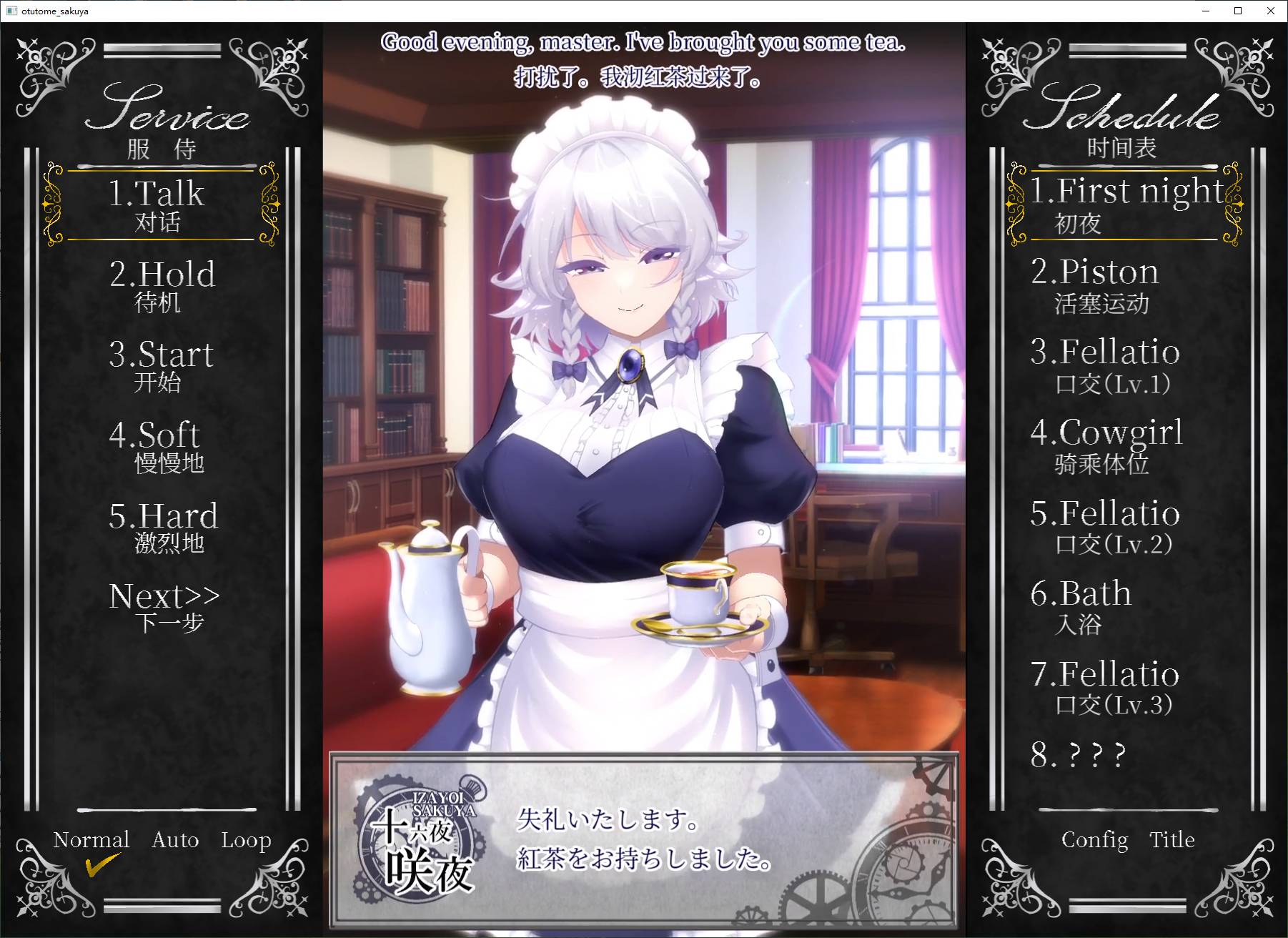
Task: Close the otutome_sakuya window
Action: 1270,11
